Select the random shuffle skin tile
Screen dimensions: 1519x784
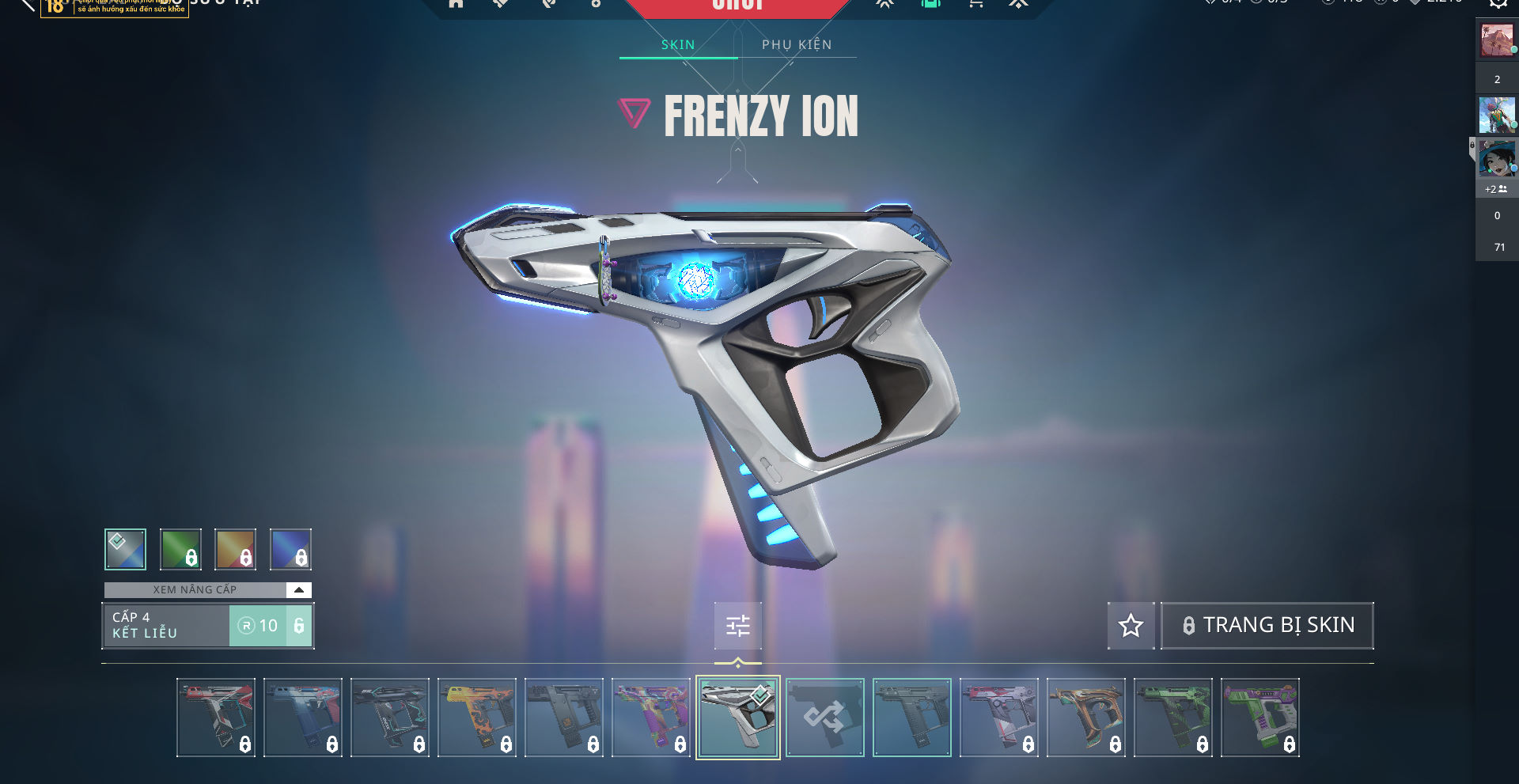(x=824, y=718)
